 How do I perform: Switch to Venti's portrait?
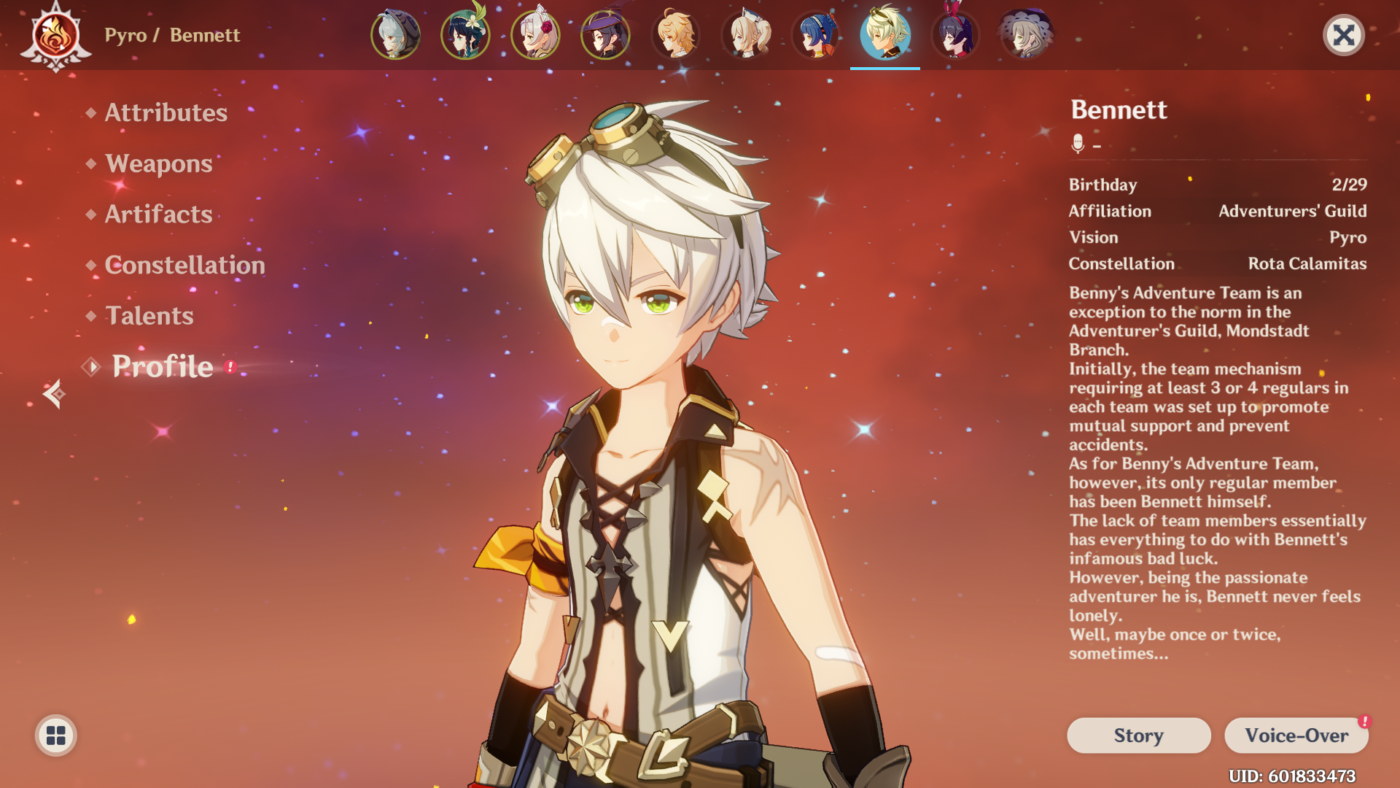coord(465,36)
